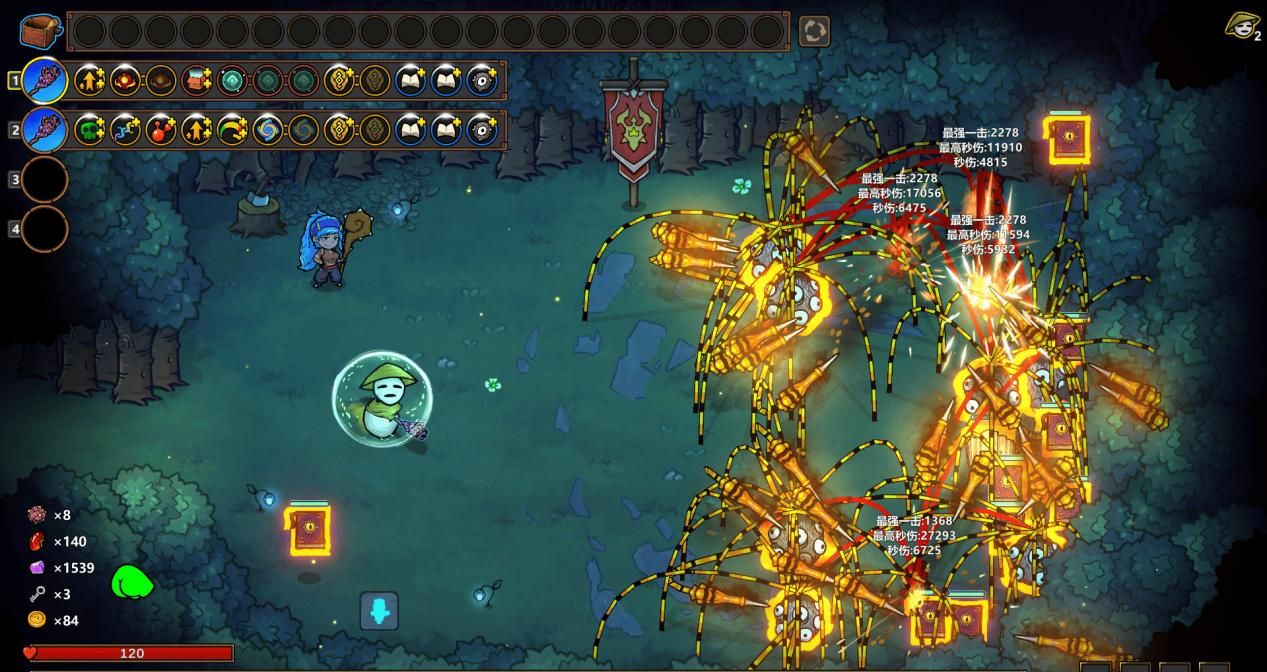Select the double arrow spell on wand 1
1267x672 pixels.
[x=90, y=80]
